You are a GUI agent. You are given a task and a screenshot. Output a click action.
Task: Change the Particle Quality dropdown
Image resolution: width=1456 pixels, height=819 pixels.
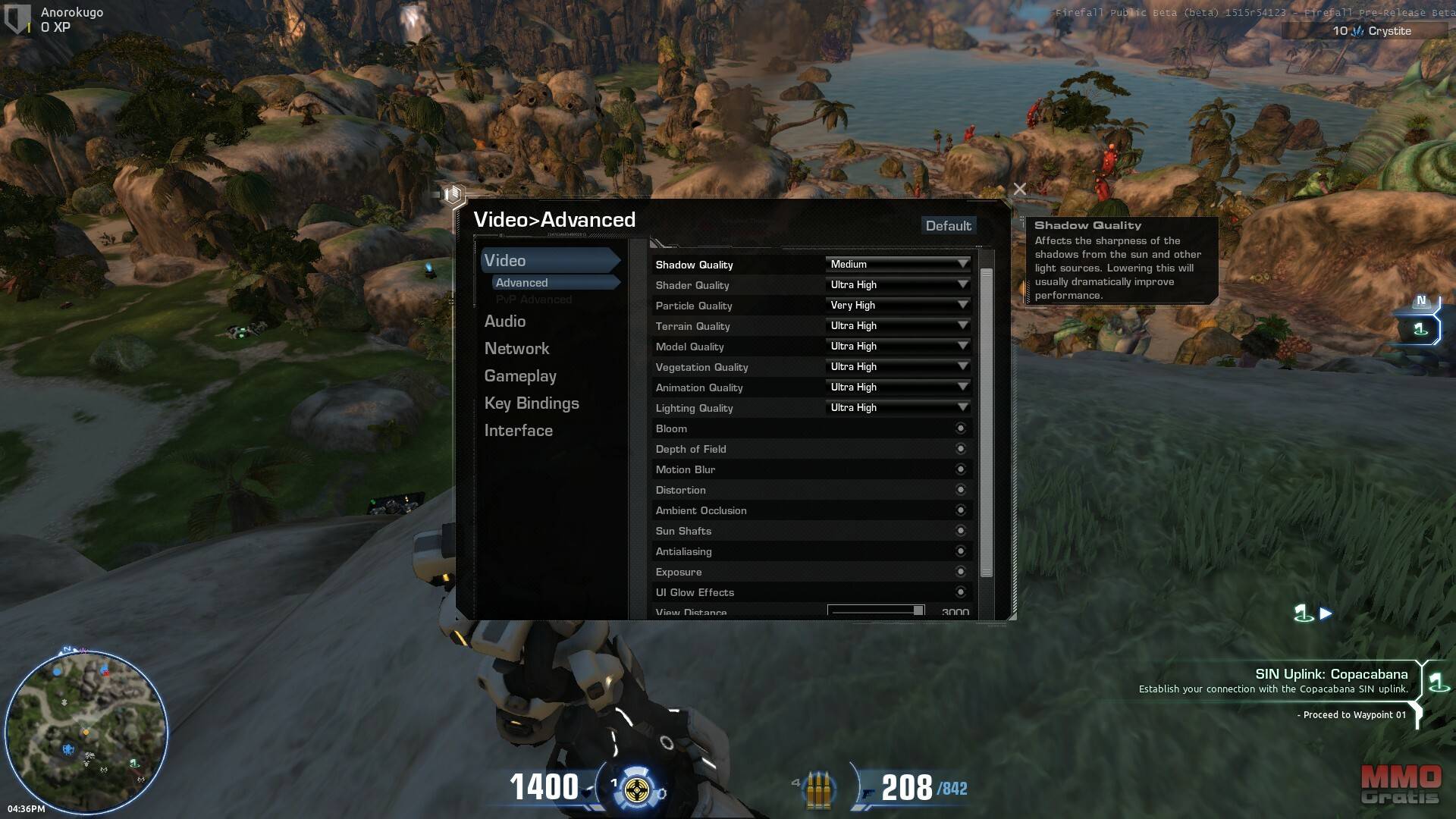(899, 306)
